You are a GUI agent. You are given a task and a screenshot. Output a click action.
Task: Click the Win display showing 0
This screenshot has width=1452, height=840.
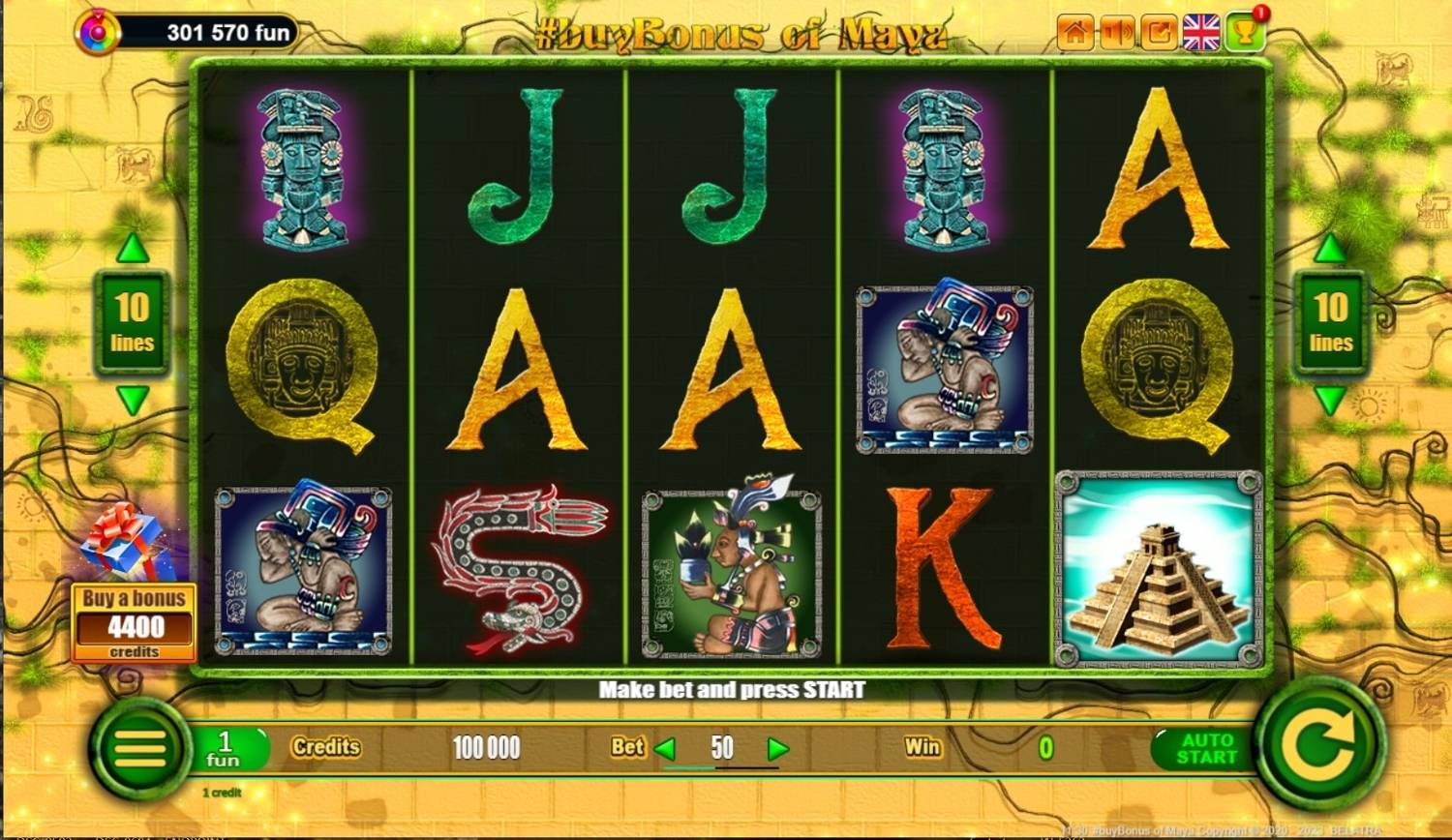[1045, 747]
